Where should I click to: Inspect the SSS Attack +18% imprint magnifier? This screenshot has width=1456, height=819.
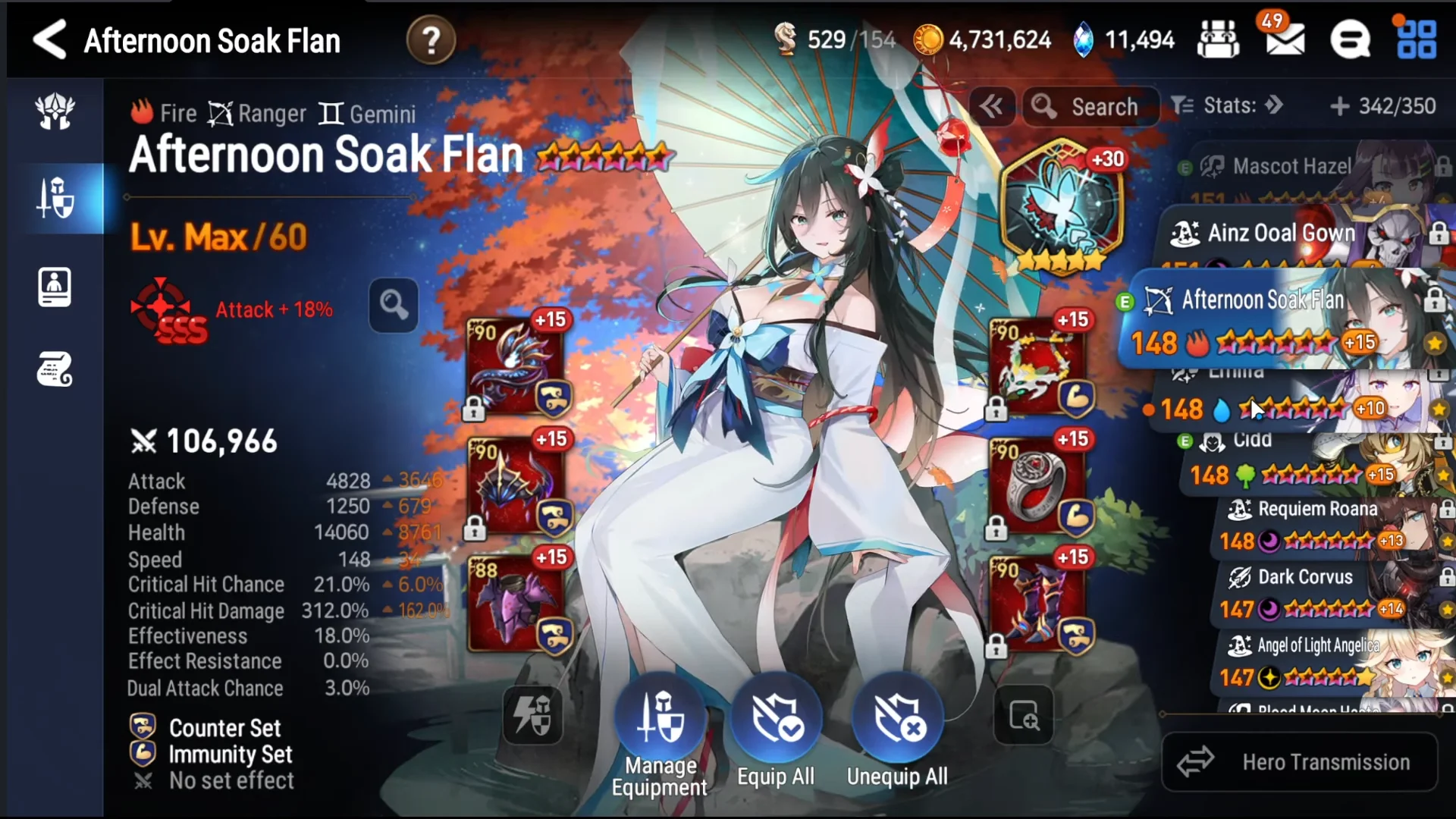click(393, 306)
